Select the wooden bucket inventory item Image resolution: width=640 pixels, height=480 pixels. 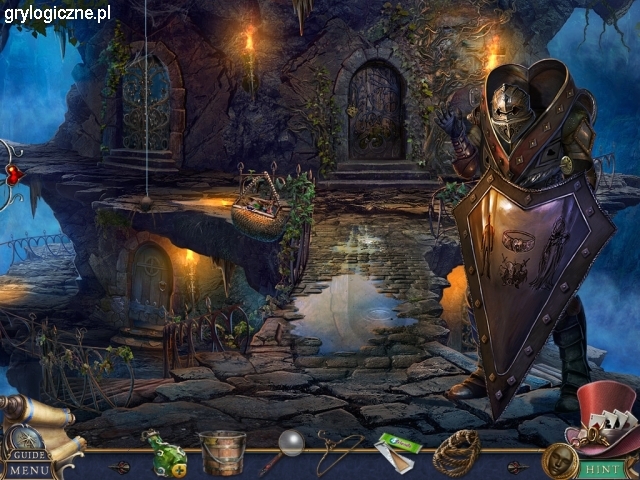click(x=222, y=452)
